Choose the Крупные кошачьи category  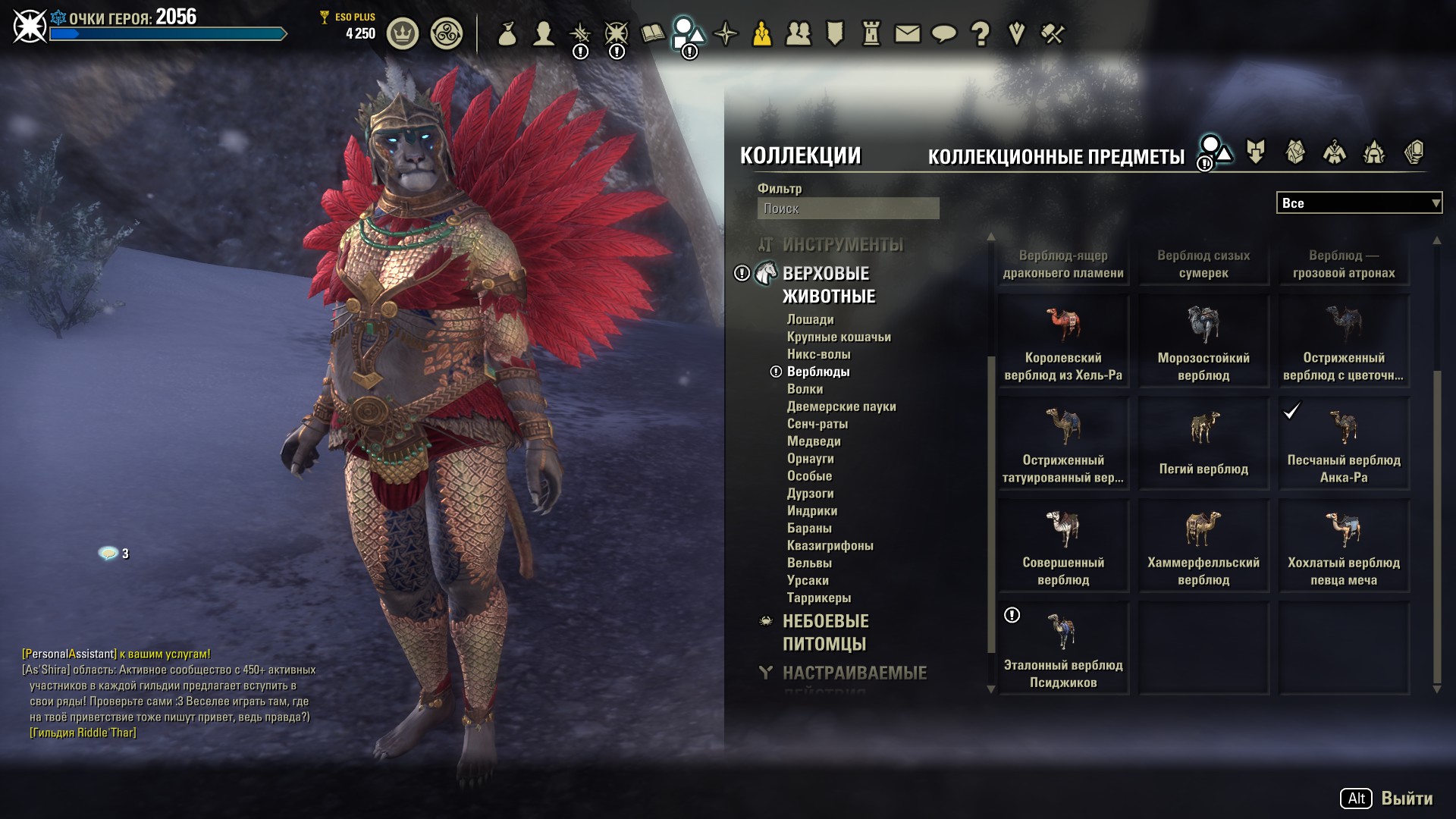(x=838, y=337)
